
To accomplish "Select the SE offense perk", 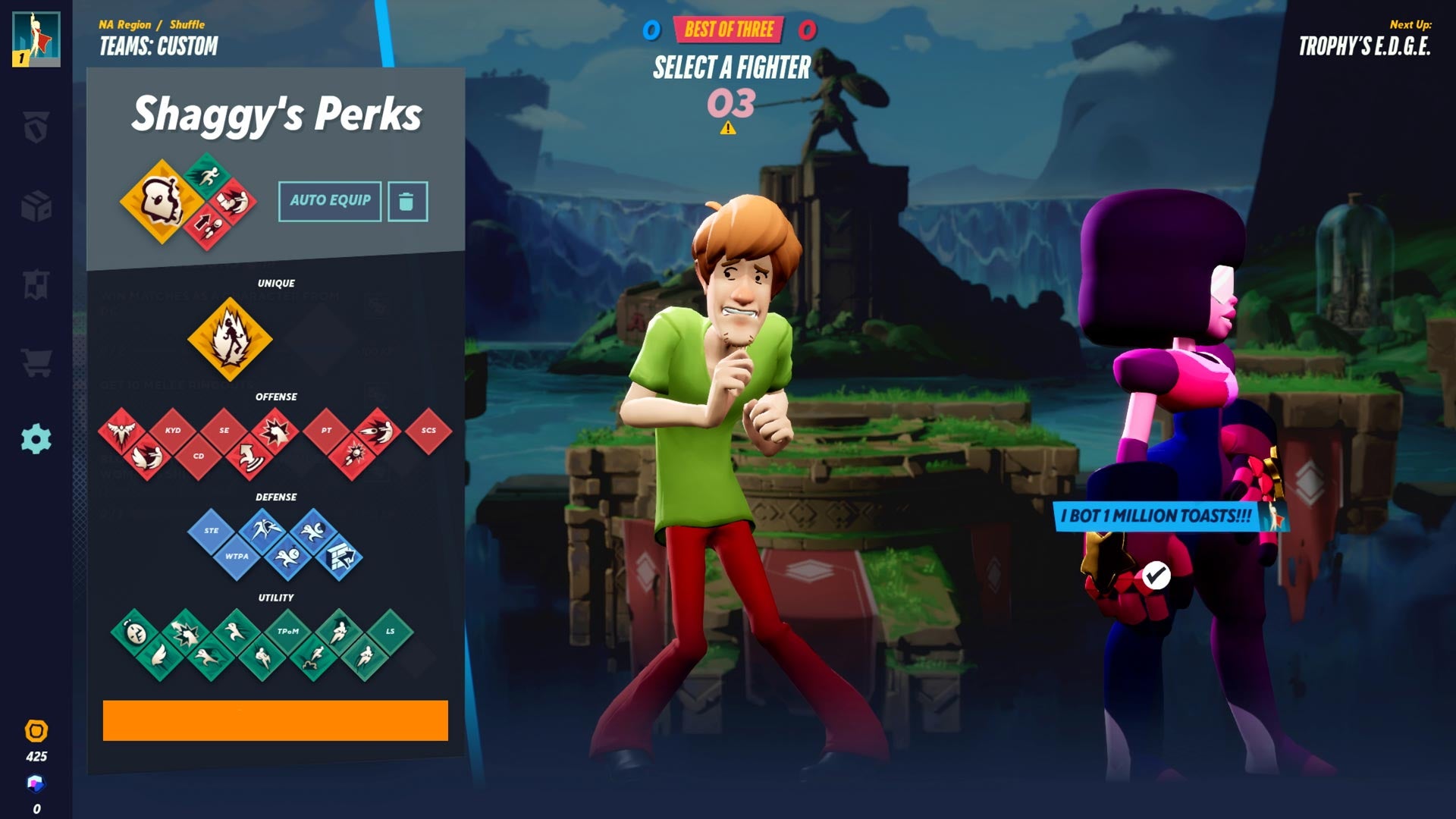I will 224,430.
